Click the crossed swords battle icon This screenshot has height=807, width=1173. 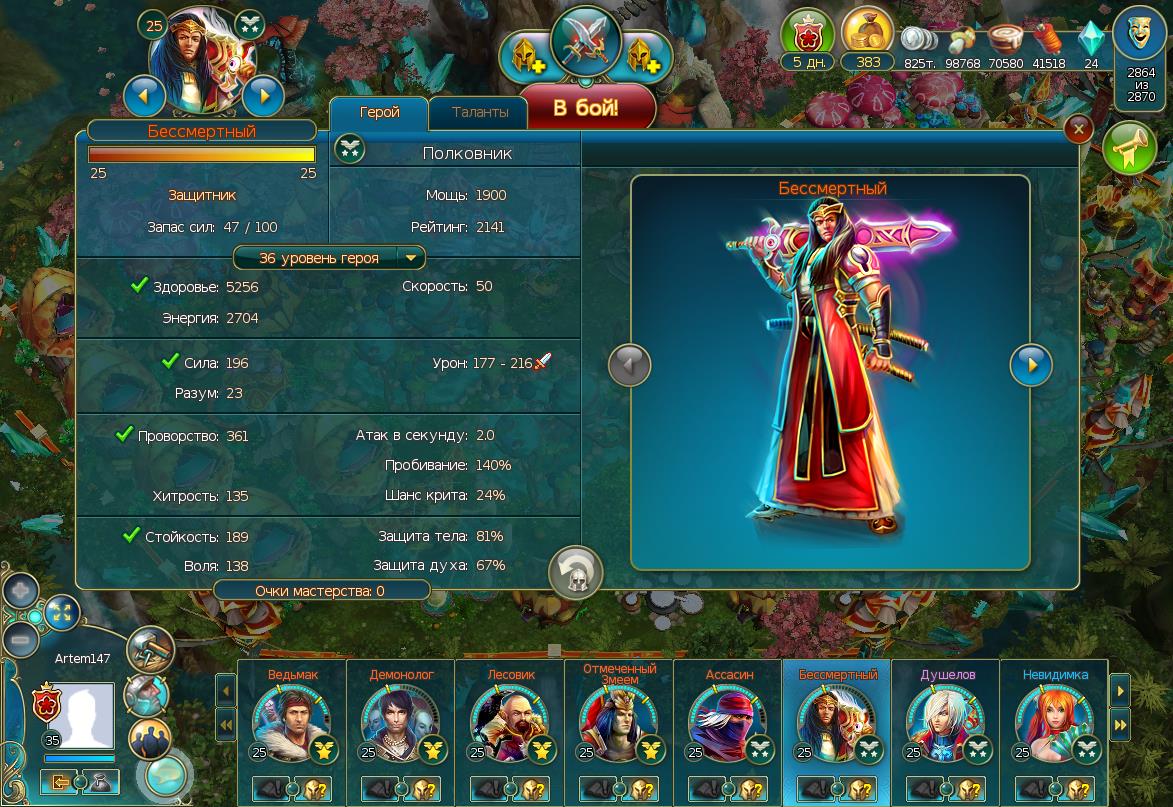click(587, 40)
